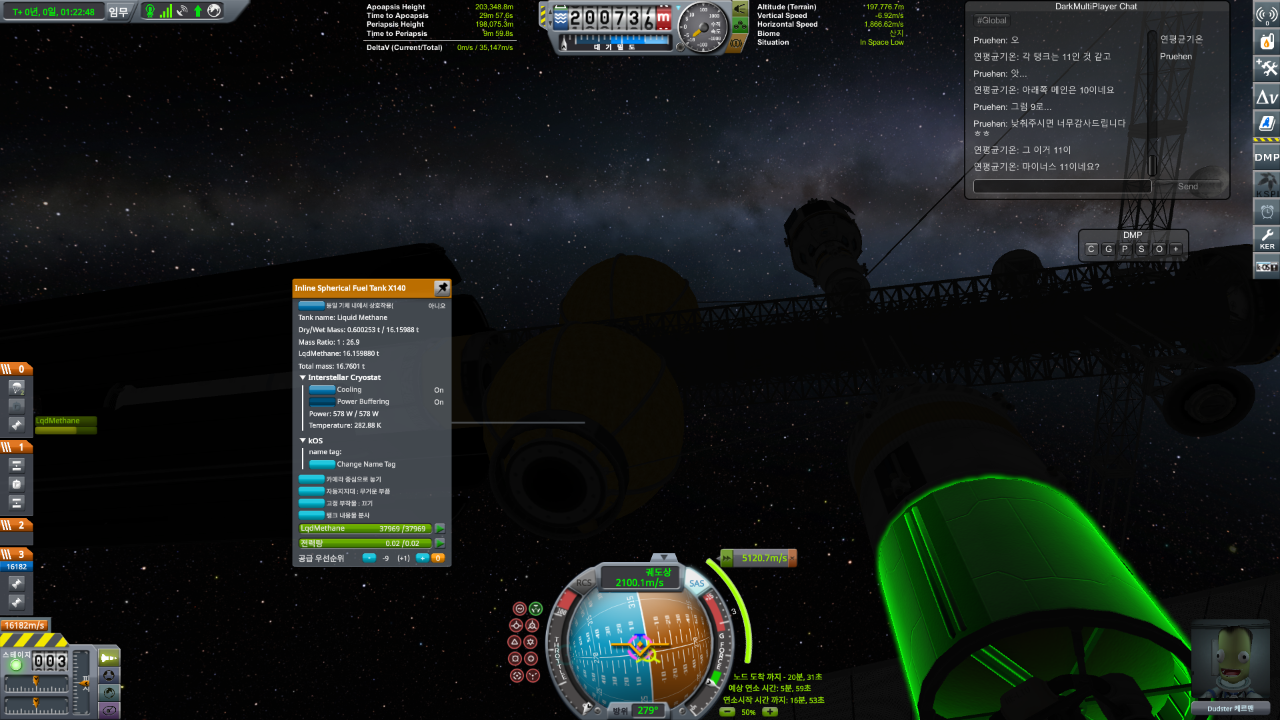
Task: Increase supply priority with plus button
Action: click(x=422, y=558)
